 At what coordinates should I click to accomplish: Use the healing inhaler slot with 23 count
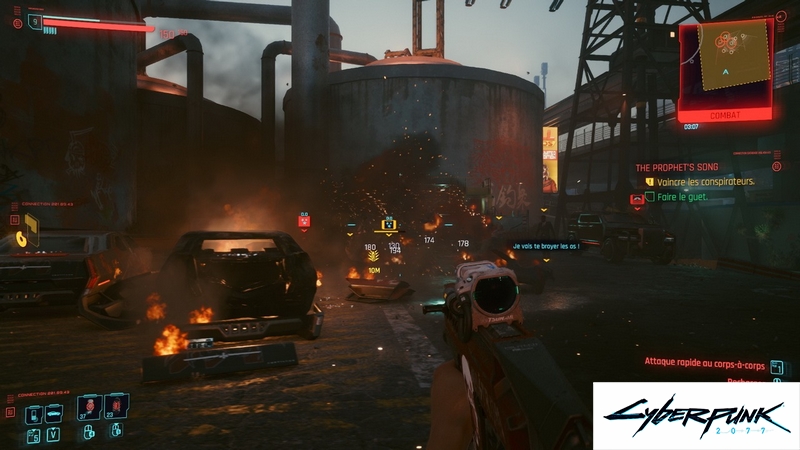coord(114,408)
